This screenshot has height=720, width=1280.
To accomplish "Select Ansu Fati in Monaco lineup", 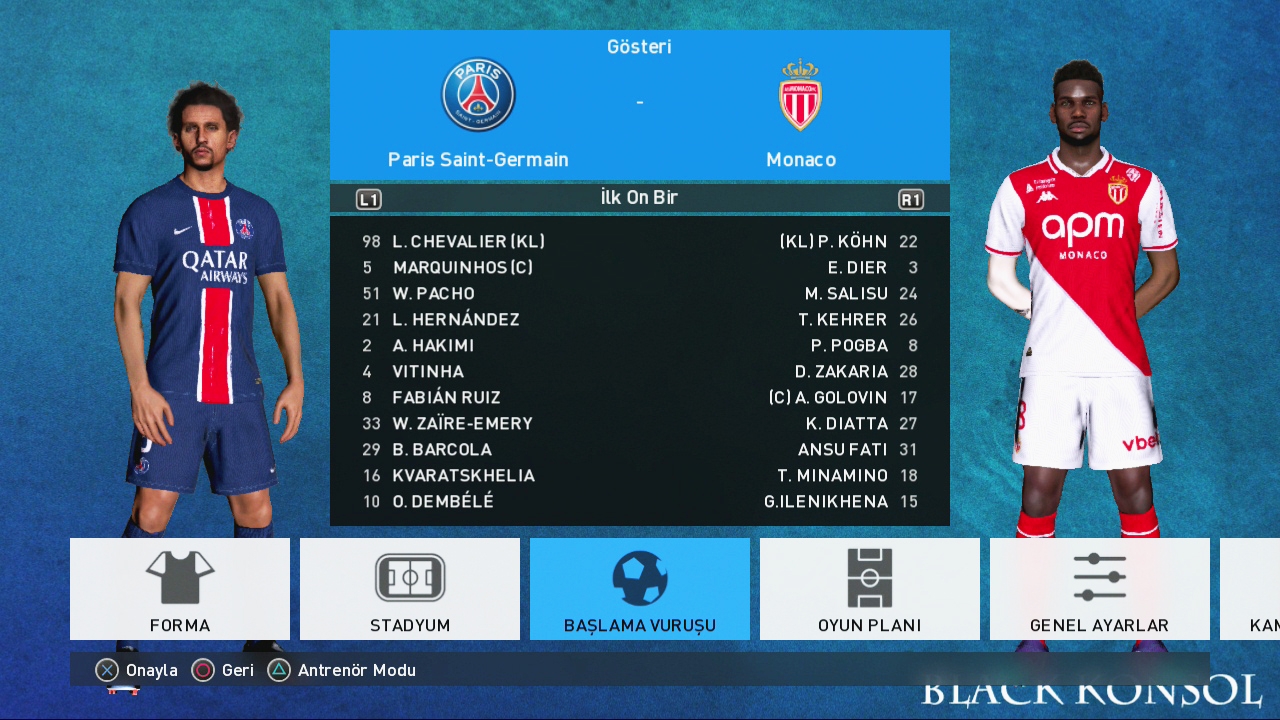I will pyautogui.click(x=842, y=449).
